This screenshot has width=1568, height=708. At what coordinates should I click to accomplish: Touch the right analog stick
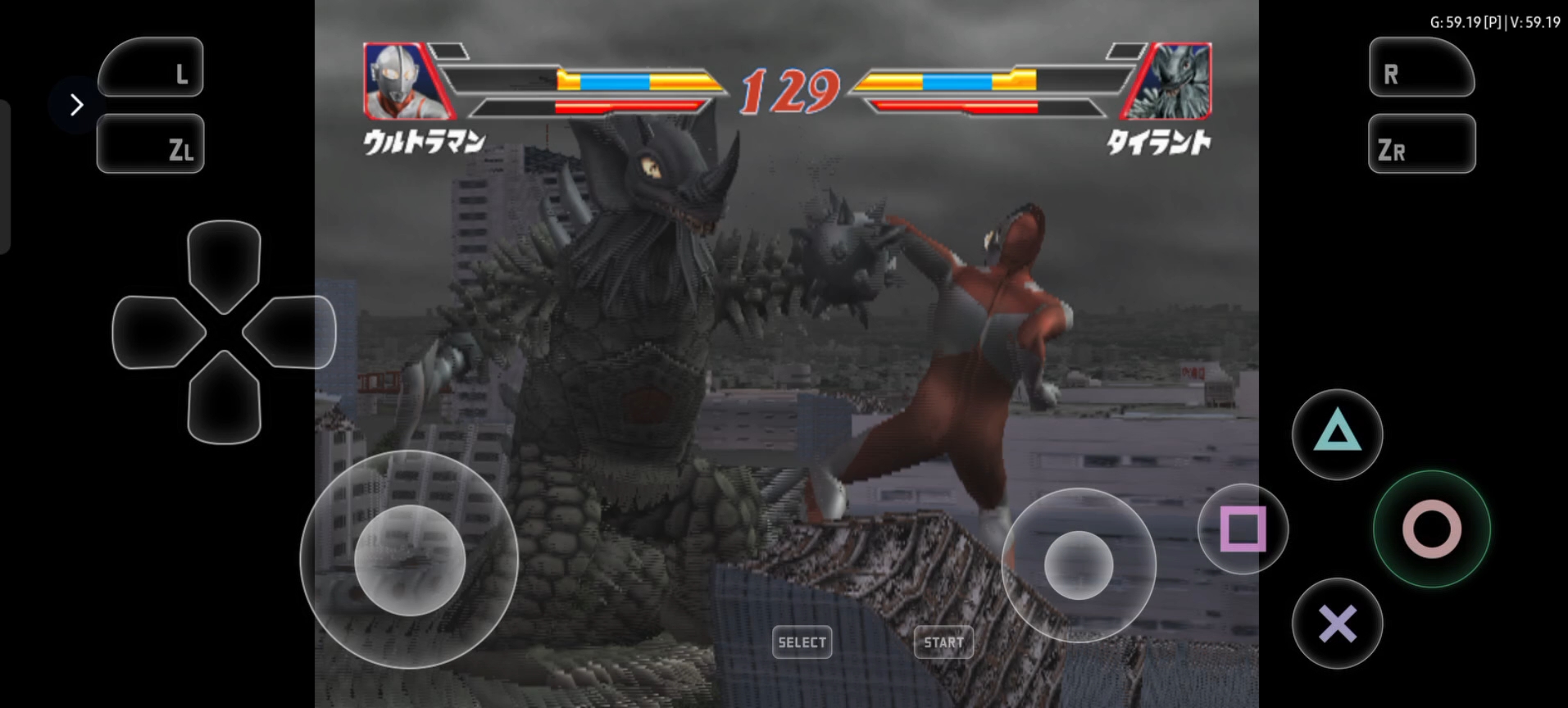point(1078,565)
